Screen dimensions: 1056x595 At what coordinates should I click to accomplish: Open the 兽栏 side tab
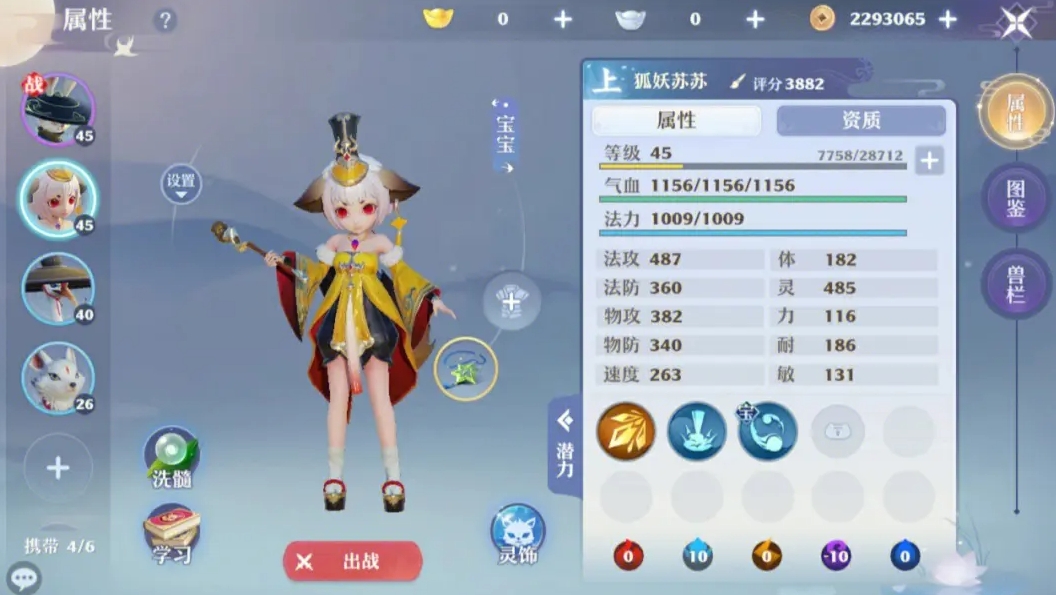coord(1015,282)
